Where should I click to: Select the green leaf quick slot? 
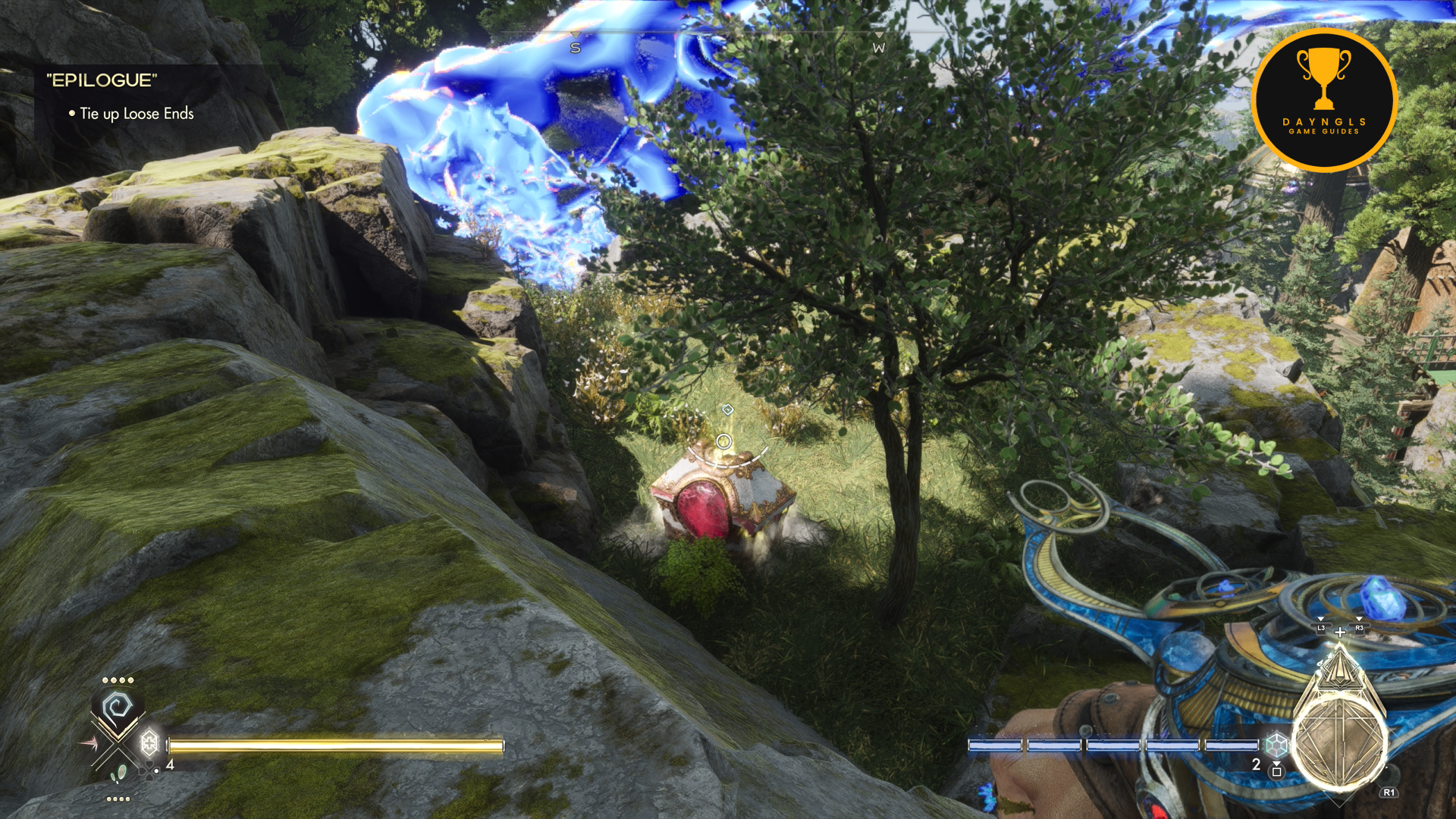click(x=119, y=774)
